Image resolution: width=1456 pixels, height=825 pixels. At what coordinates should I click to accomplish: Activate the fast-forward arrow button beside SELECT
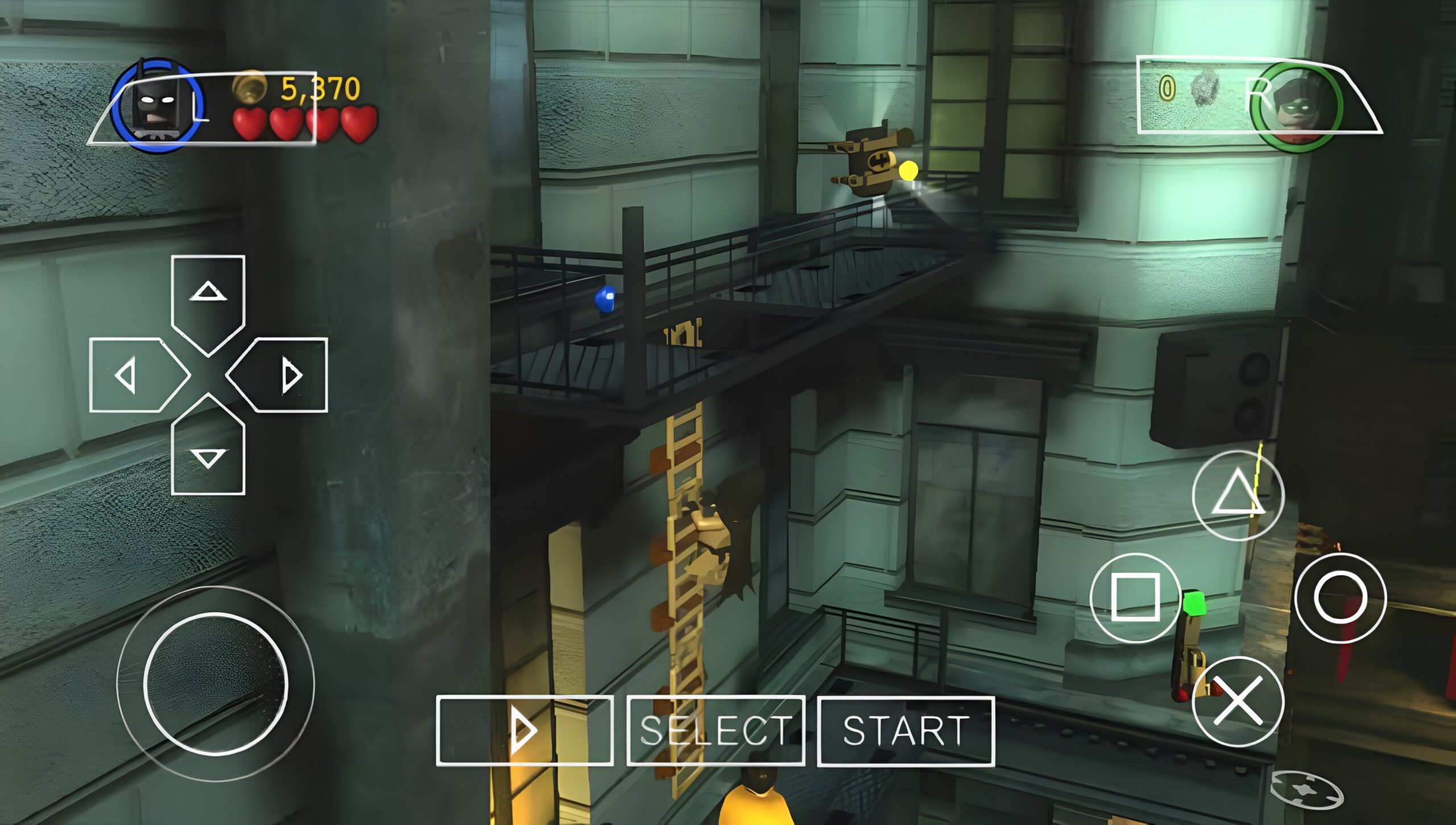(524, 731)
